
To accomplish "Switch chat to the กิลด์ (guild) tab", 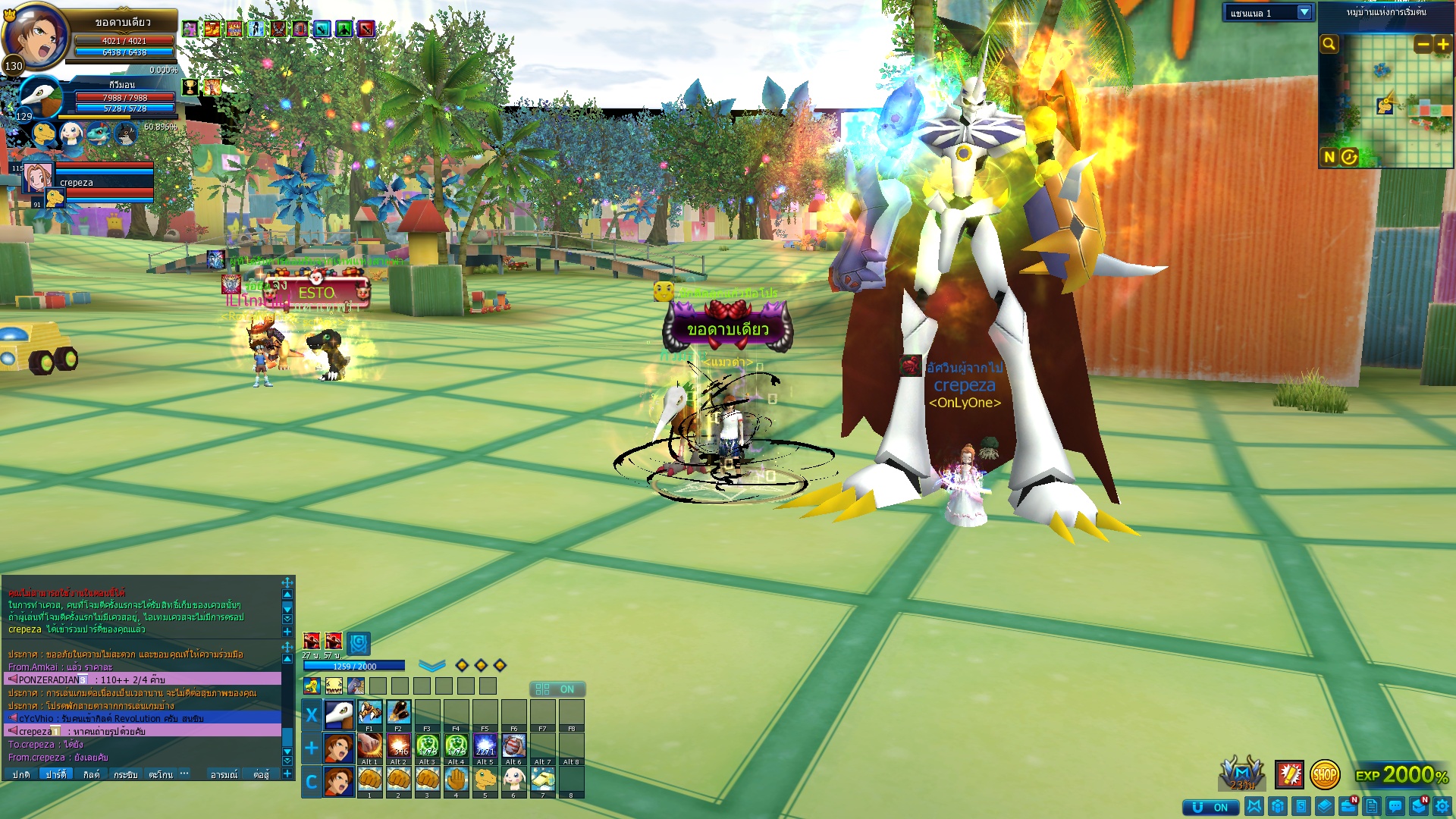I will (x=91, y=774).
